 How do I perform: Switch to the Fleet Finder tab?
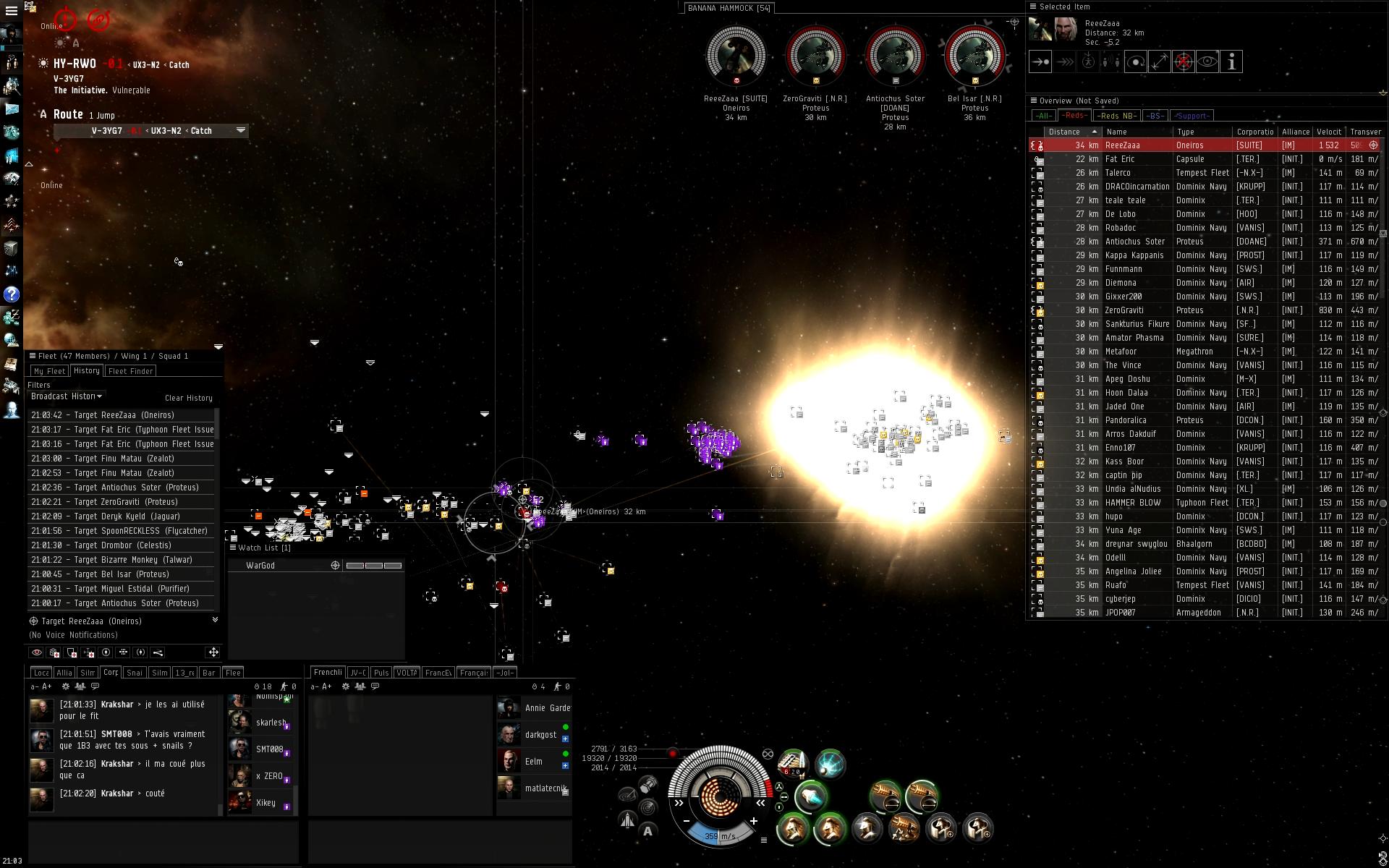point(130,371)
